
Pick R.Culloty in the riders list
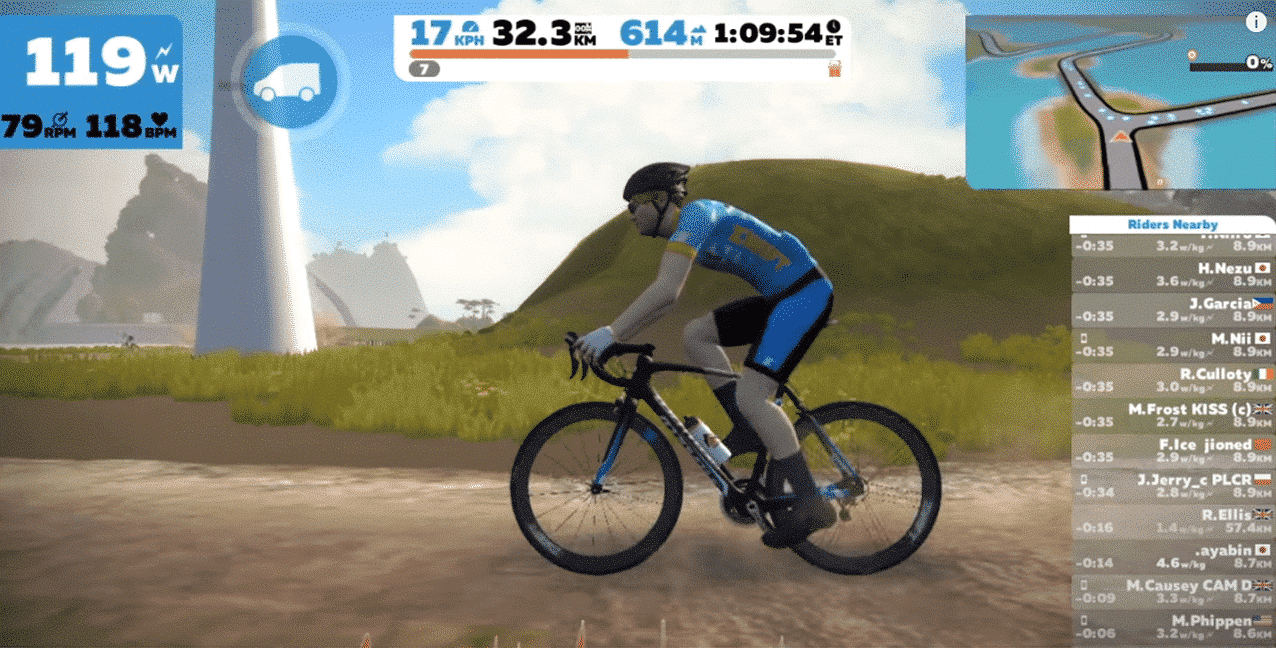pyautogui.click(x=1172, y=380)
